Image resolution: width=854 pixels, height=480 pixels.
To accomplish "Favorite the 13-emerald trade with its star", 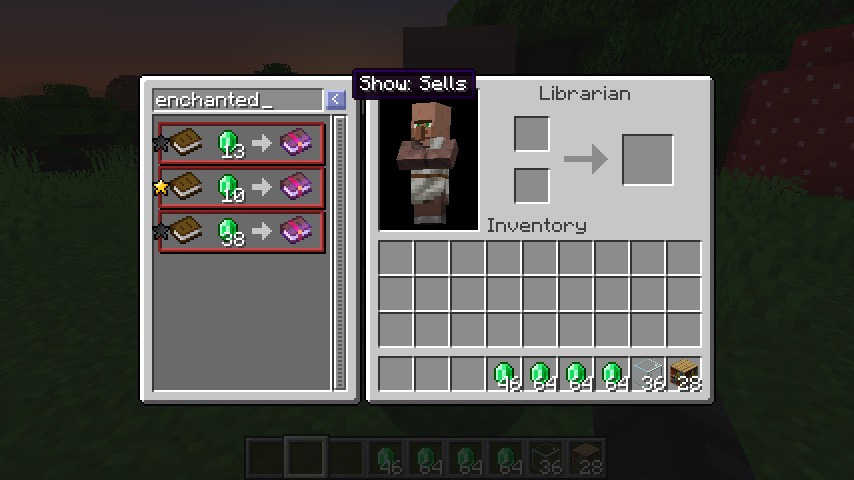I will click(160, 144).
